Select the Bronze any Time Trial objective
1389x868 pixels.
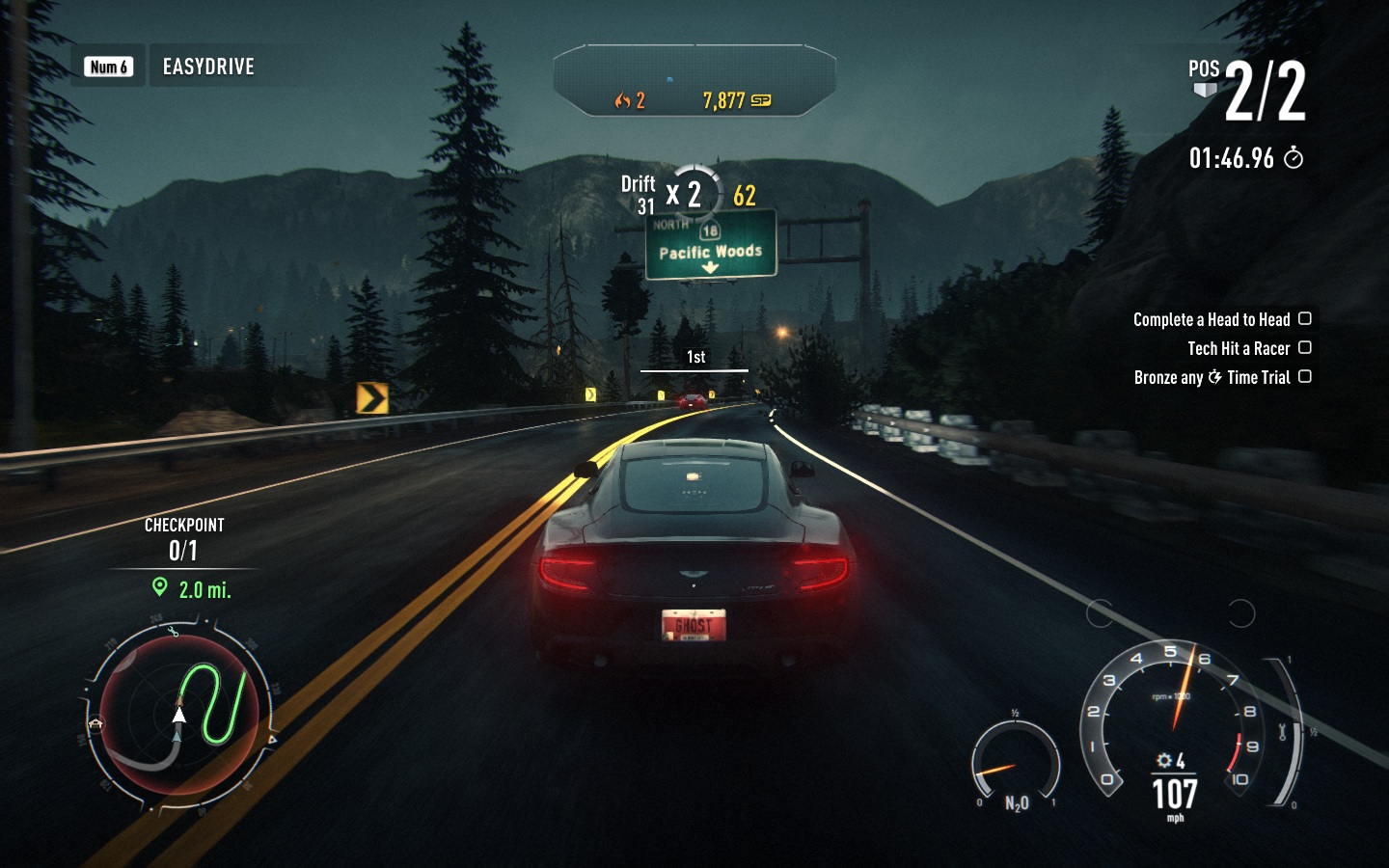point(1212,377)
